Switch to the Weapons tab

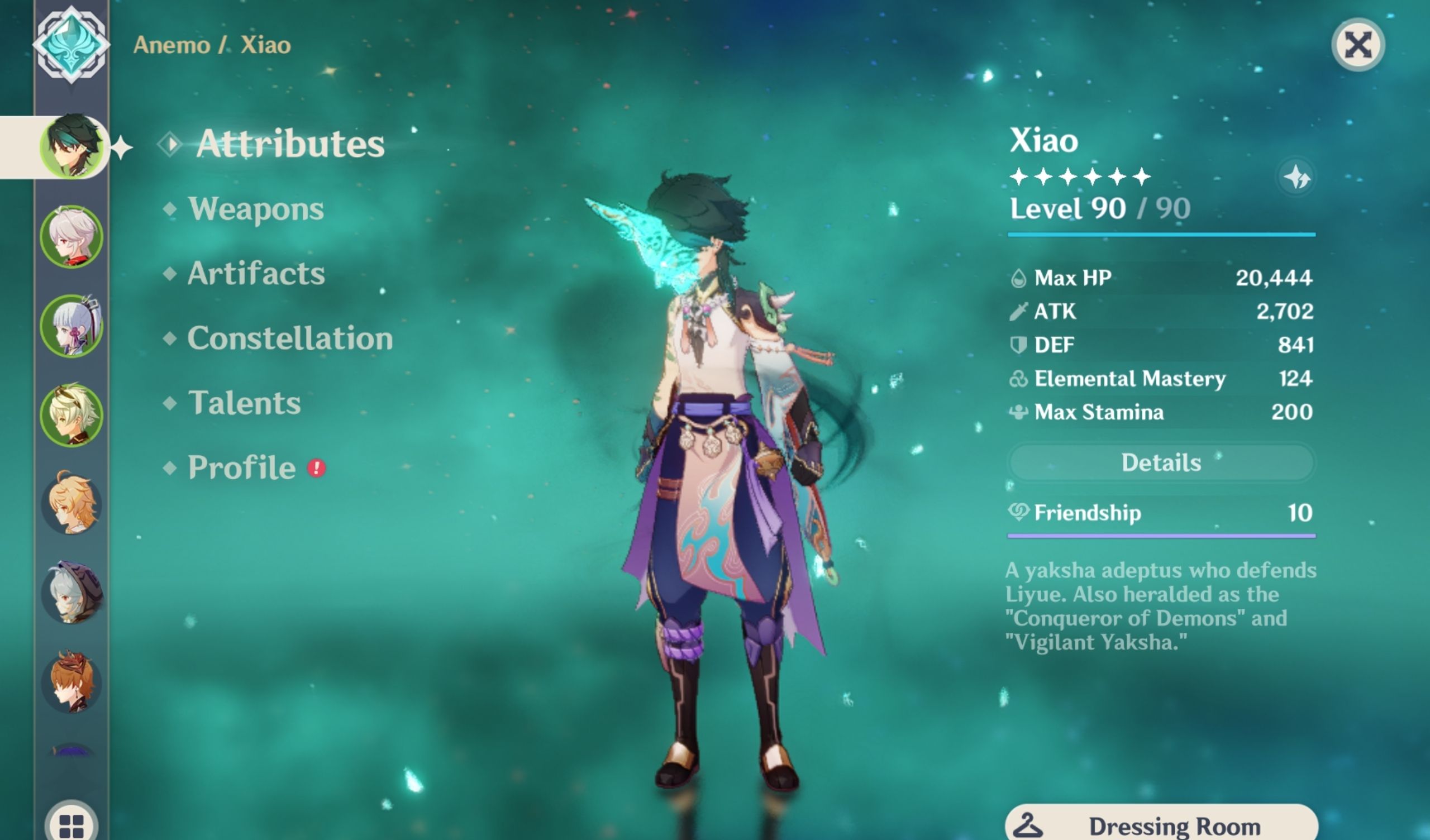pyautogui.click(x=257, y=208)
